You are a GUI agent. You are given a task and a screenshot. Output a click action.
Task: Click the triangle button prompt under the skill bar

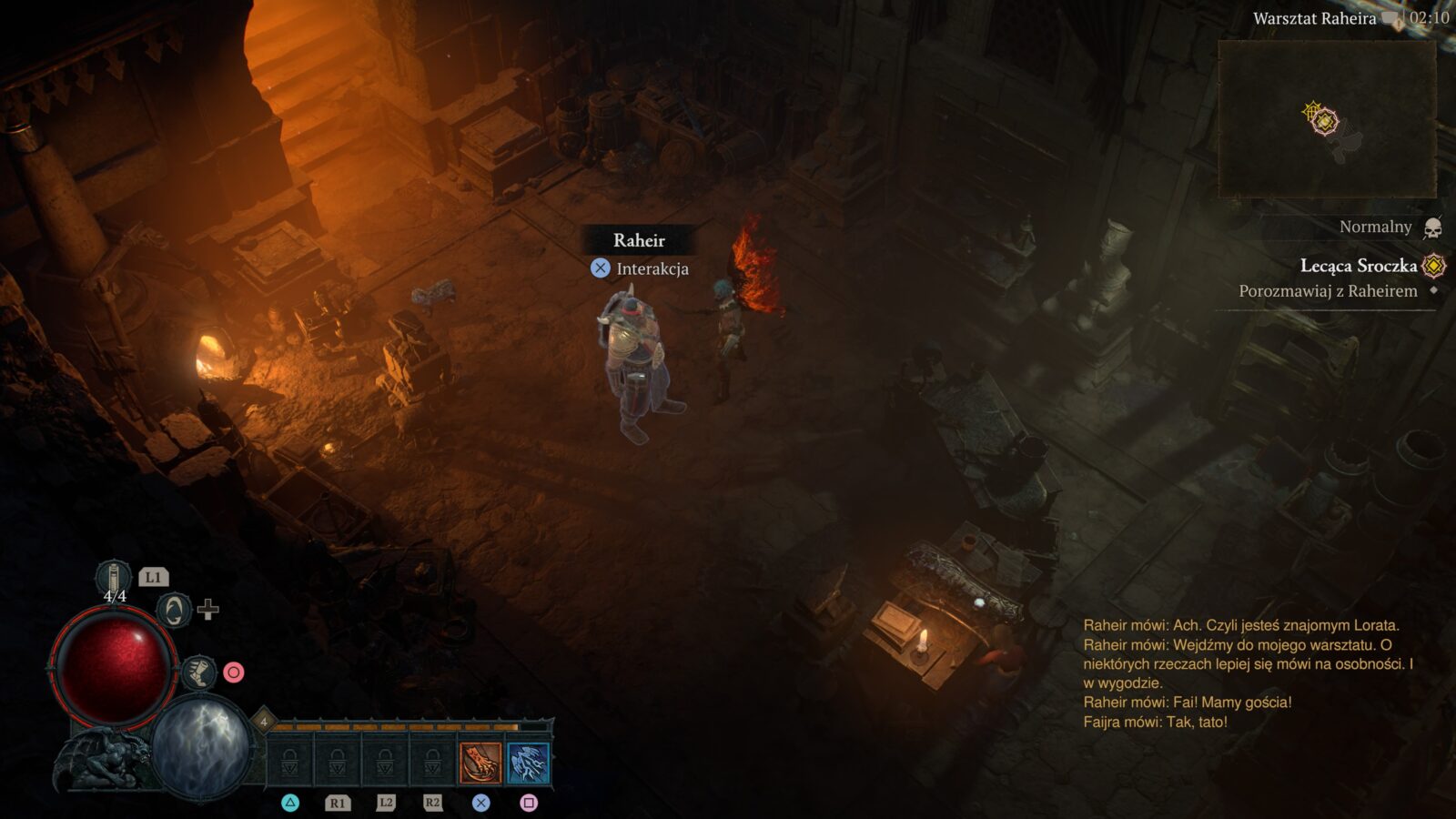(x=292, y=804)
